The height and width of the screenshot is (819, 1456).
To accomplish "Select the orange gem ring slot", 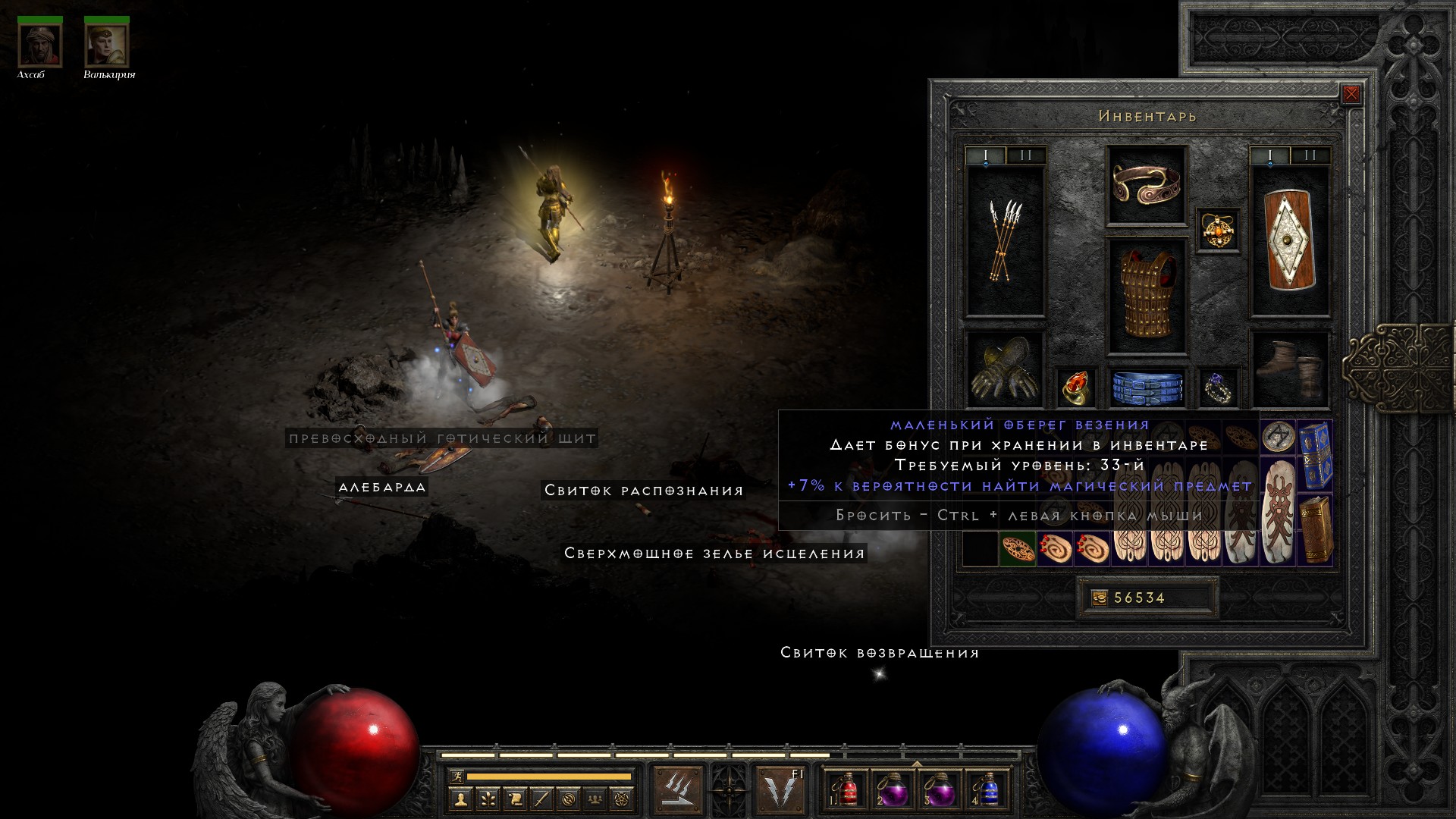I will click(x=1075, y=387).
